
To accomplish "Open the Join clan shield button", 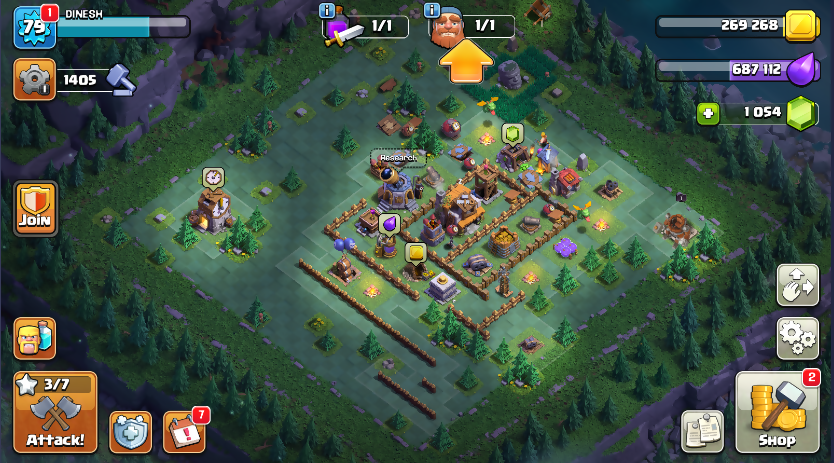I will click(x=35, y=208).
